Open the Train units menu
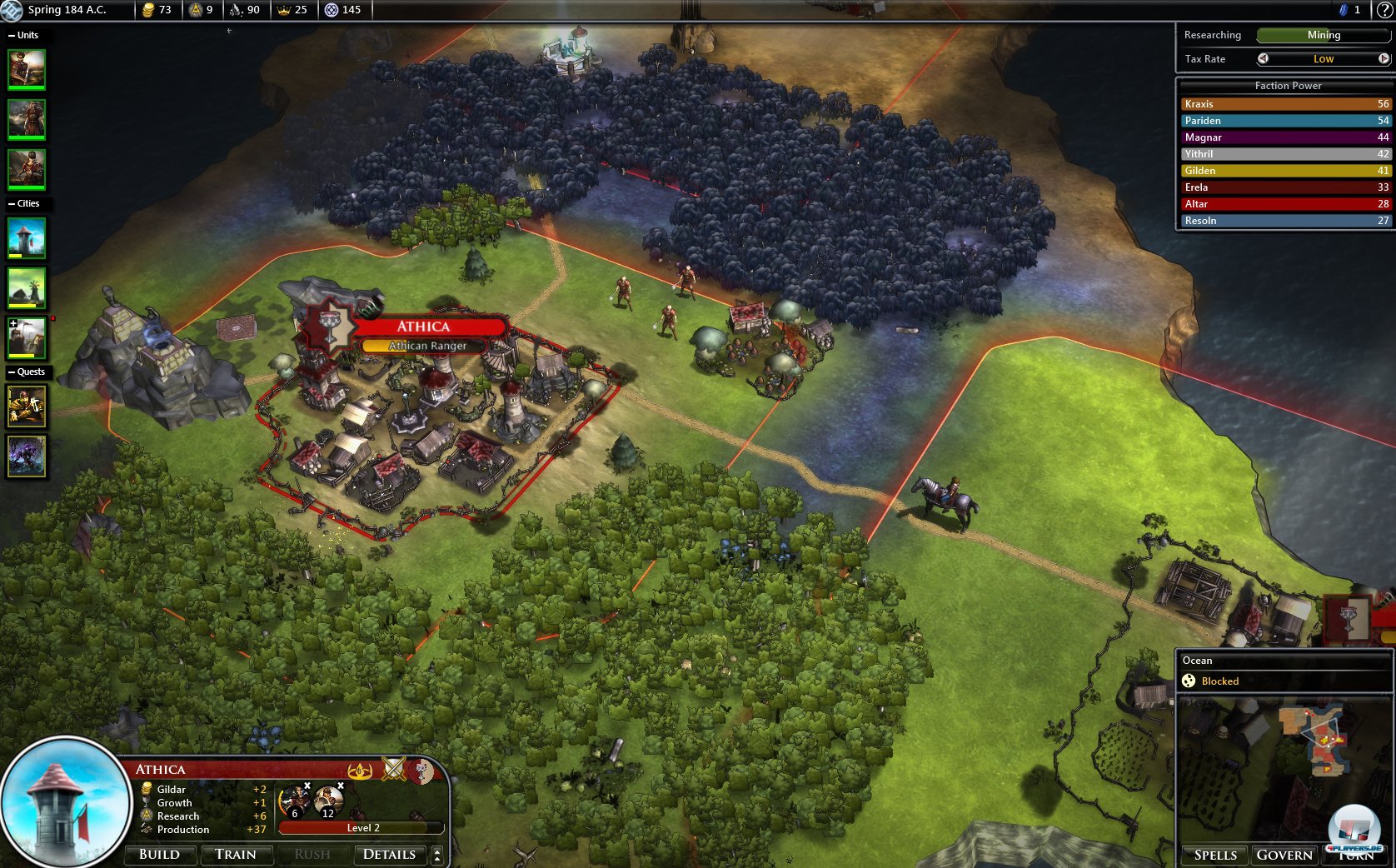The width and height of the screenshot is (1396, 868). pyautogui.click(x=236, y=855)
